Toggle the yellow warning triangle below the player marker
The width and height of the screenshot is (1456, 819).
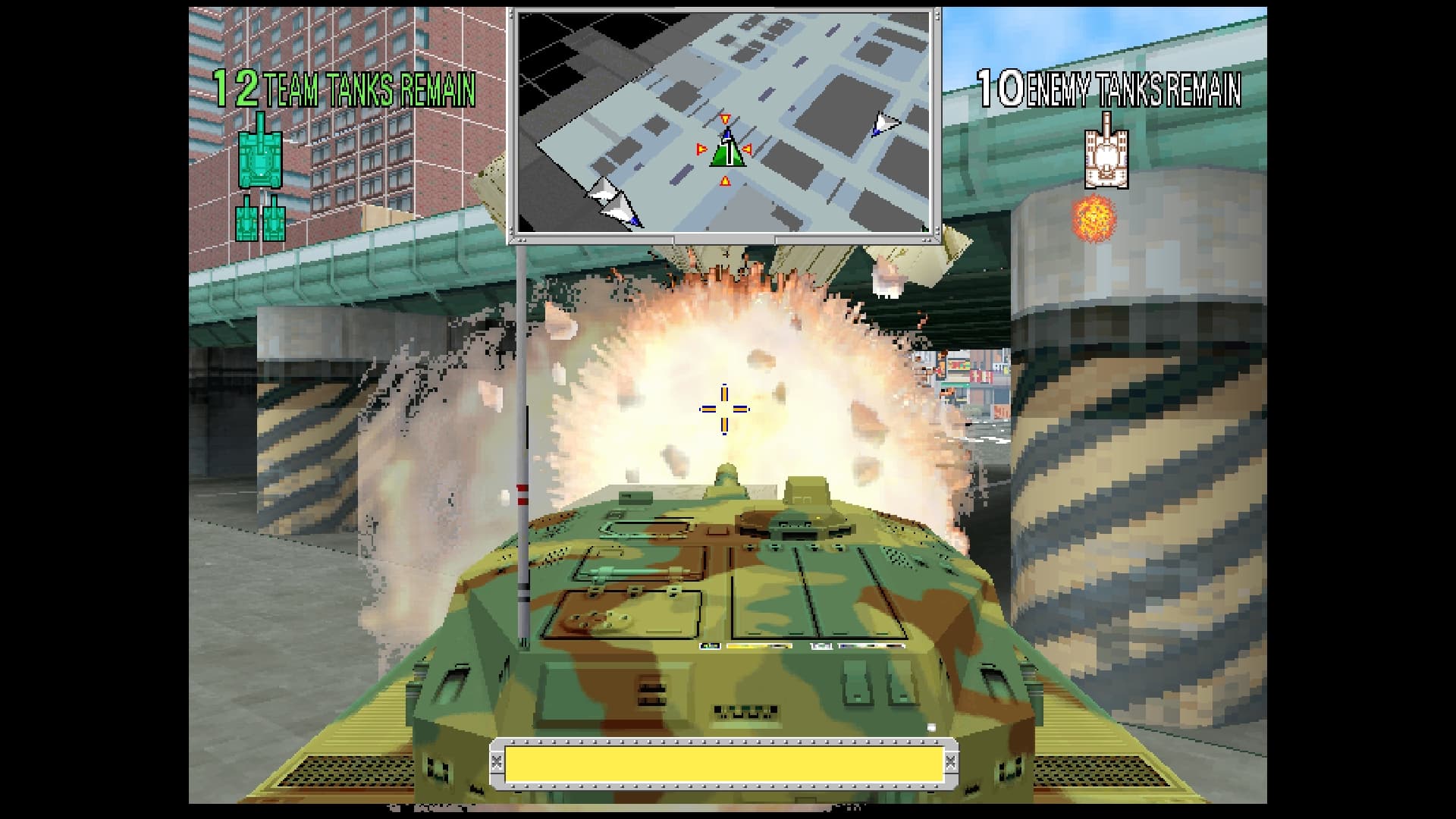[x=726, y=180]
